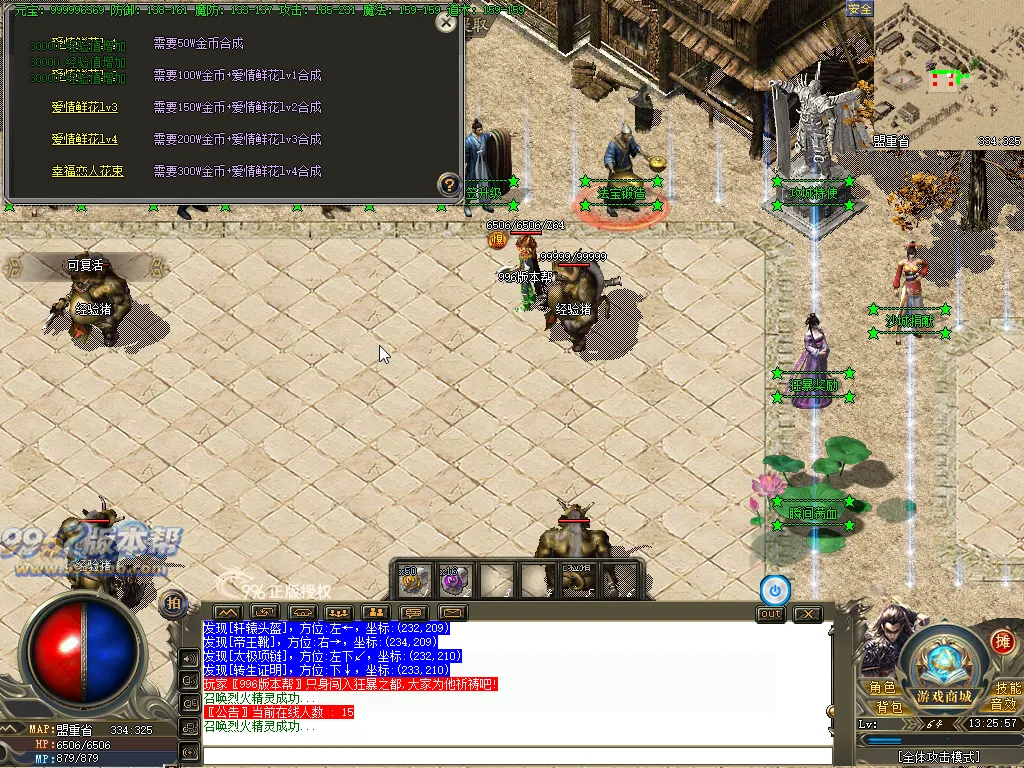Click the chat bar's out button
The width and height of the screenshot is (1024, 768).
point(770,614)
